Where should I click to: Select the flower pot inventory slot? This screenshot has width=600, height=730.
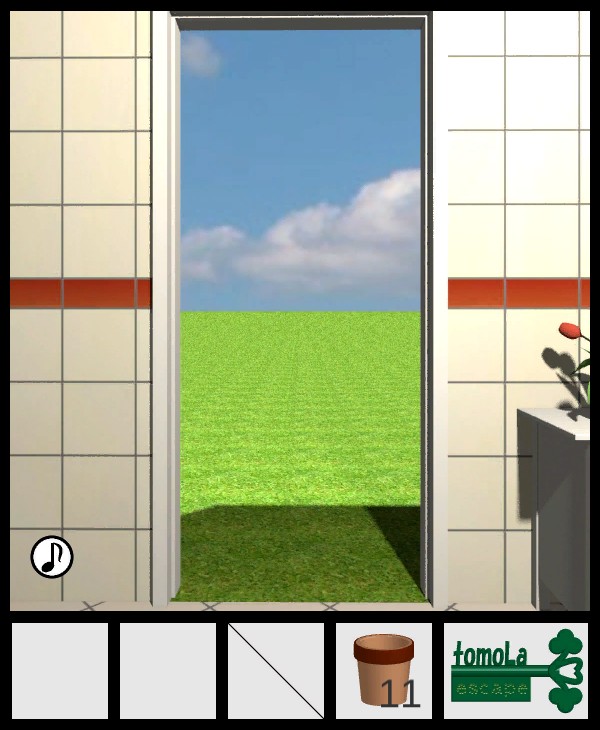coord(384,670)
